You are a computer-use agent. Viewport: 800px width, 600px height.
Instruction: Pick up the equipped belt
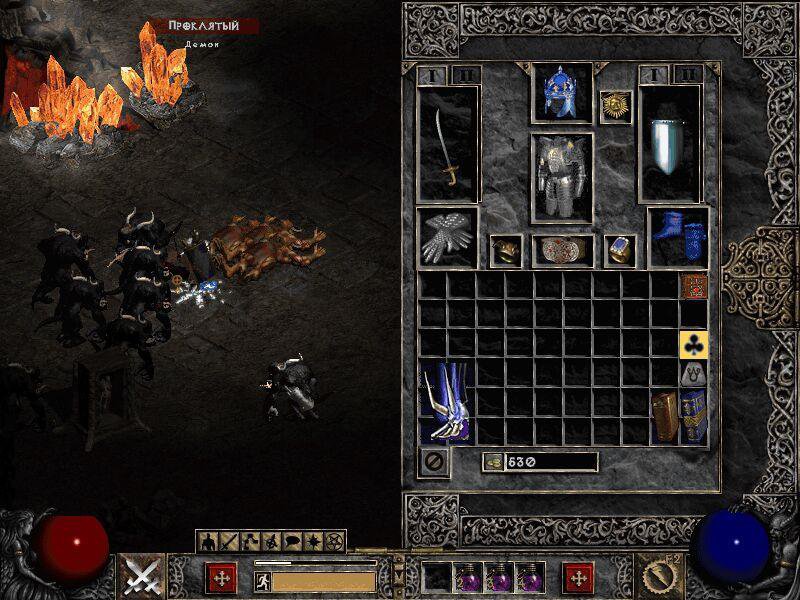tap(561, 250)
